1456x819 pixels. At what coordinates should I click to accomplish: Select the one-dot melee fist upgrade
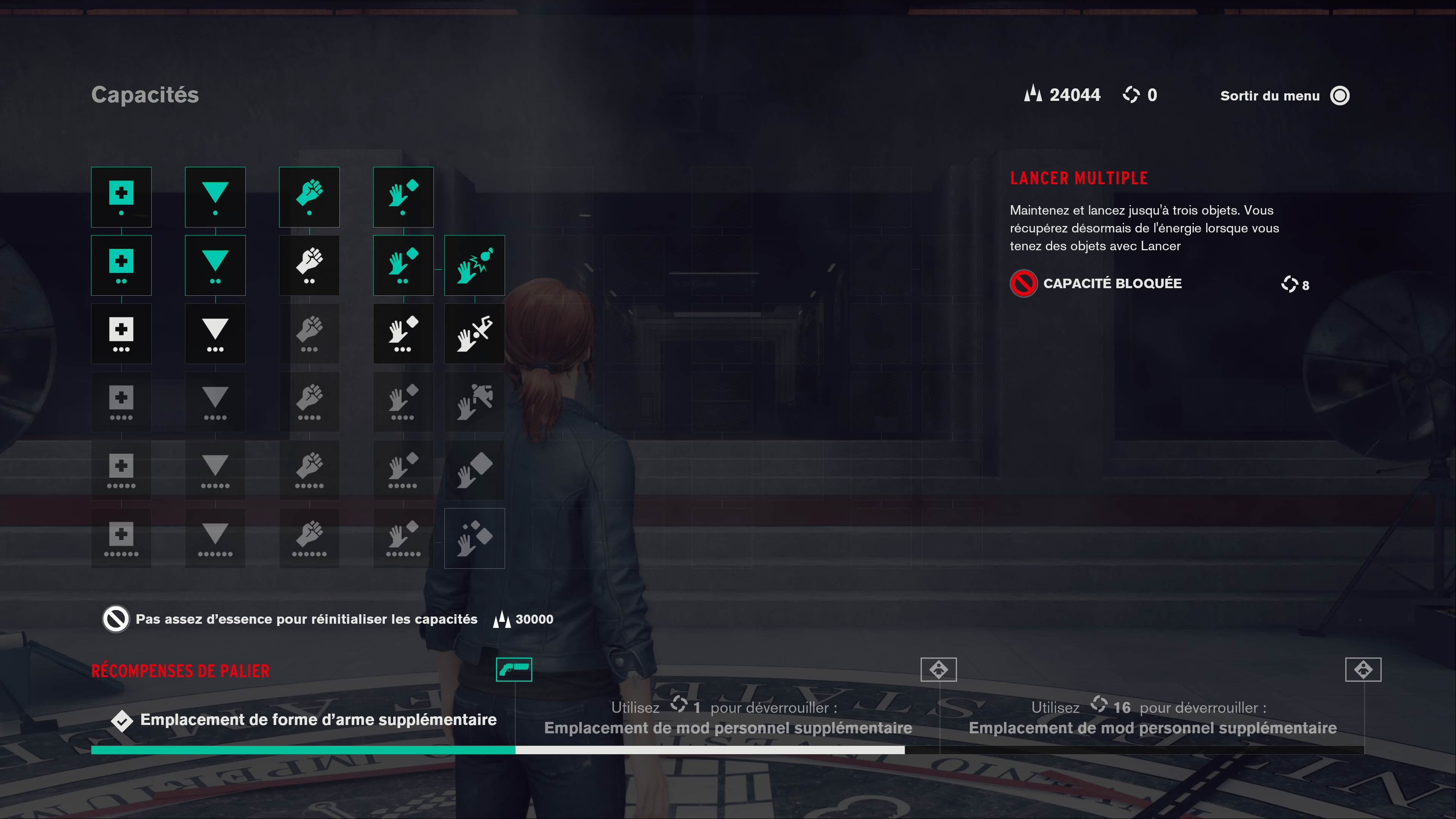pos(309,197)
